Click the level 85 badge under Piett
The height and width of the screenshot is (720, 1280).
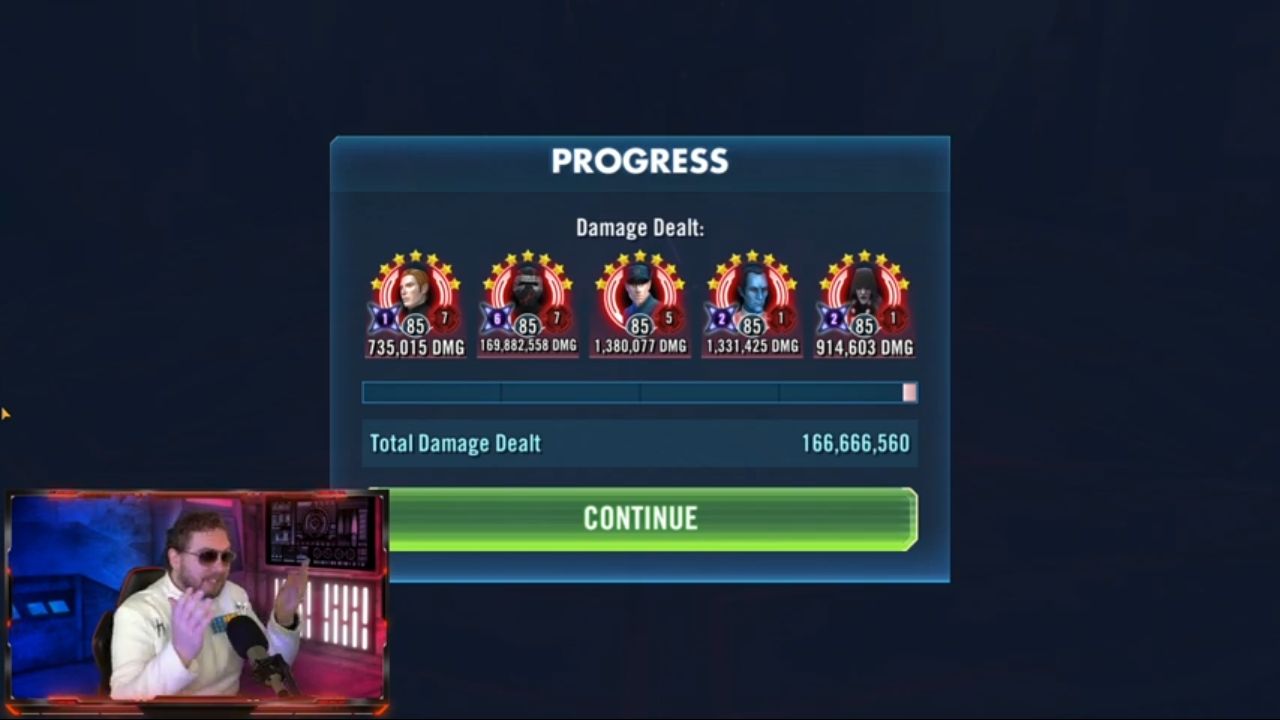tap(639, 323)
